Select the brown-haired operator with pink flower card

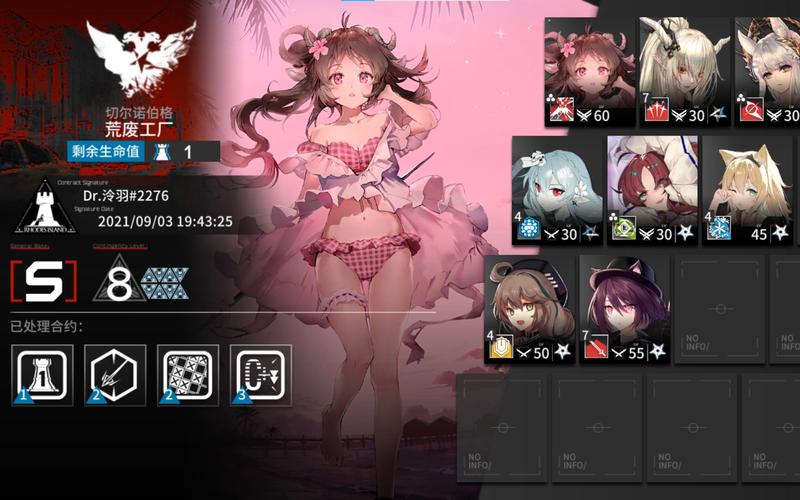[590, 72]
